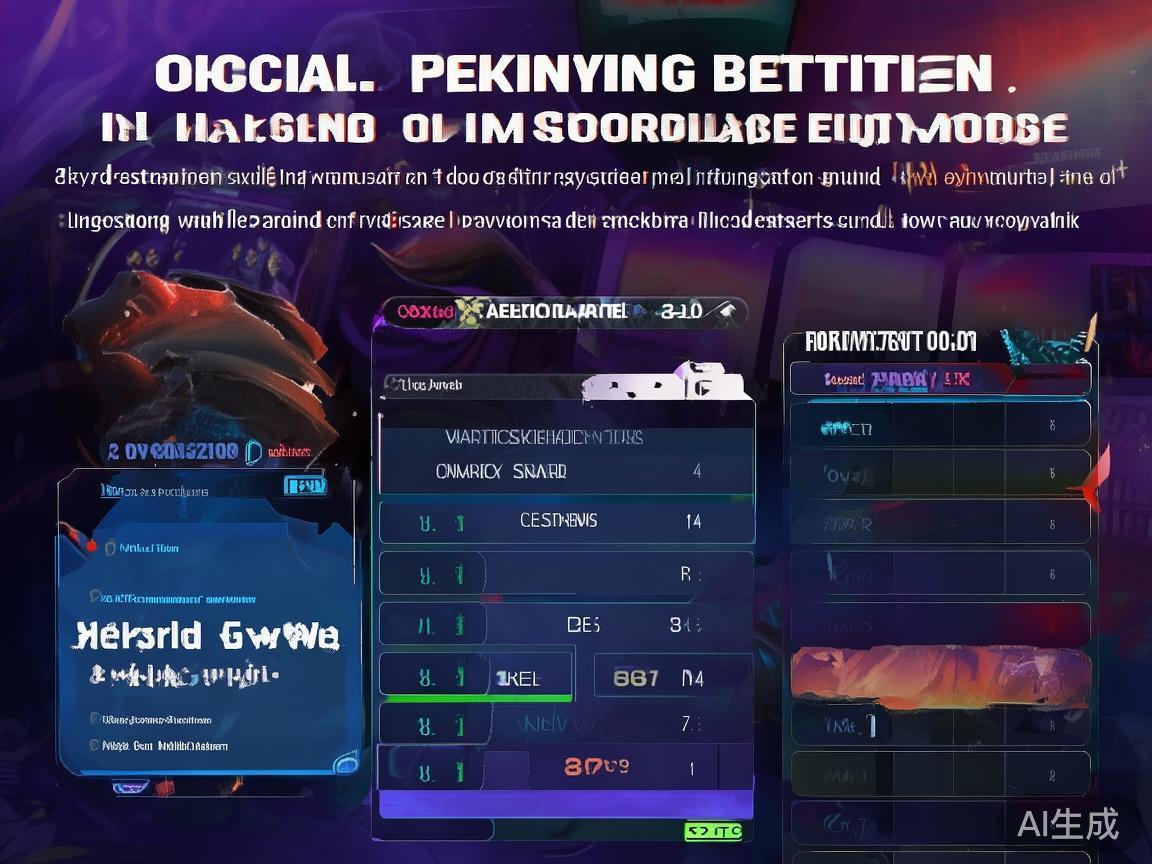The height and width of the screenshot is (864, 1152).
Task: Click the round icon in the blue panel's corner
Action: click(346, 763)
